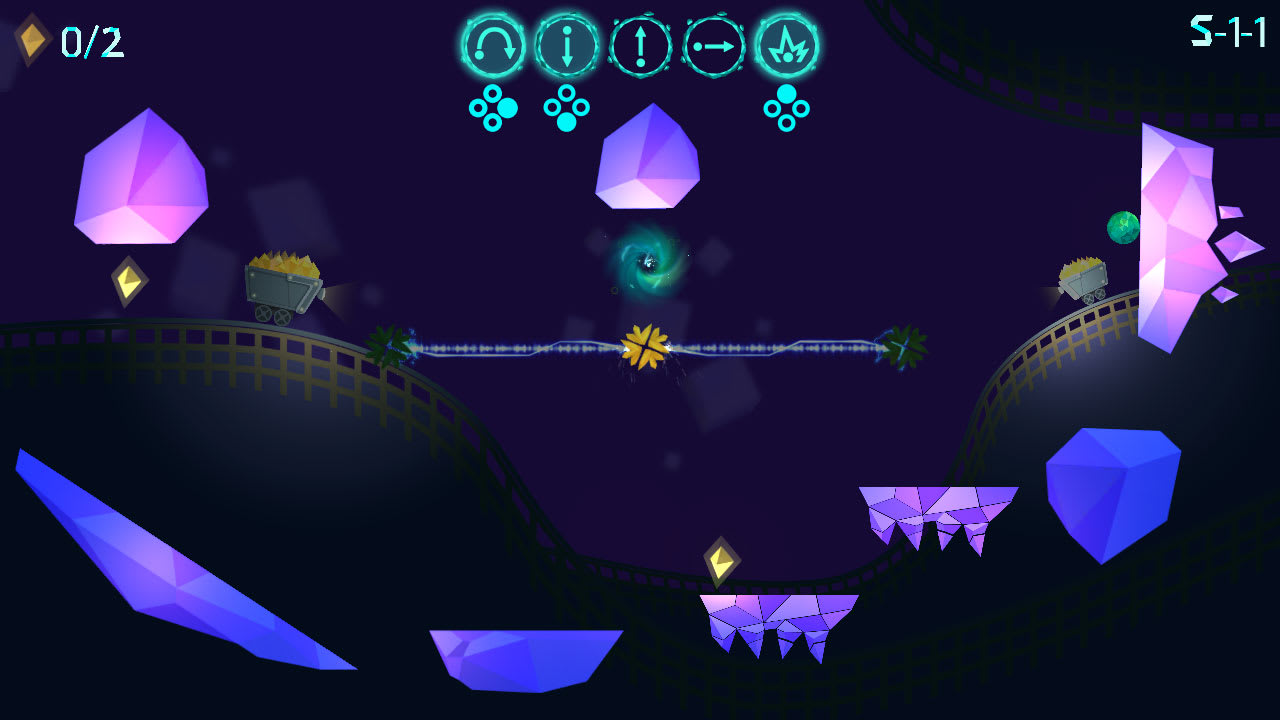Viewport: 1280px width, 720px height.
Task: Select the explosive blast tool
Action: click(786, 45)
